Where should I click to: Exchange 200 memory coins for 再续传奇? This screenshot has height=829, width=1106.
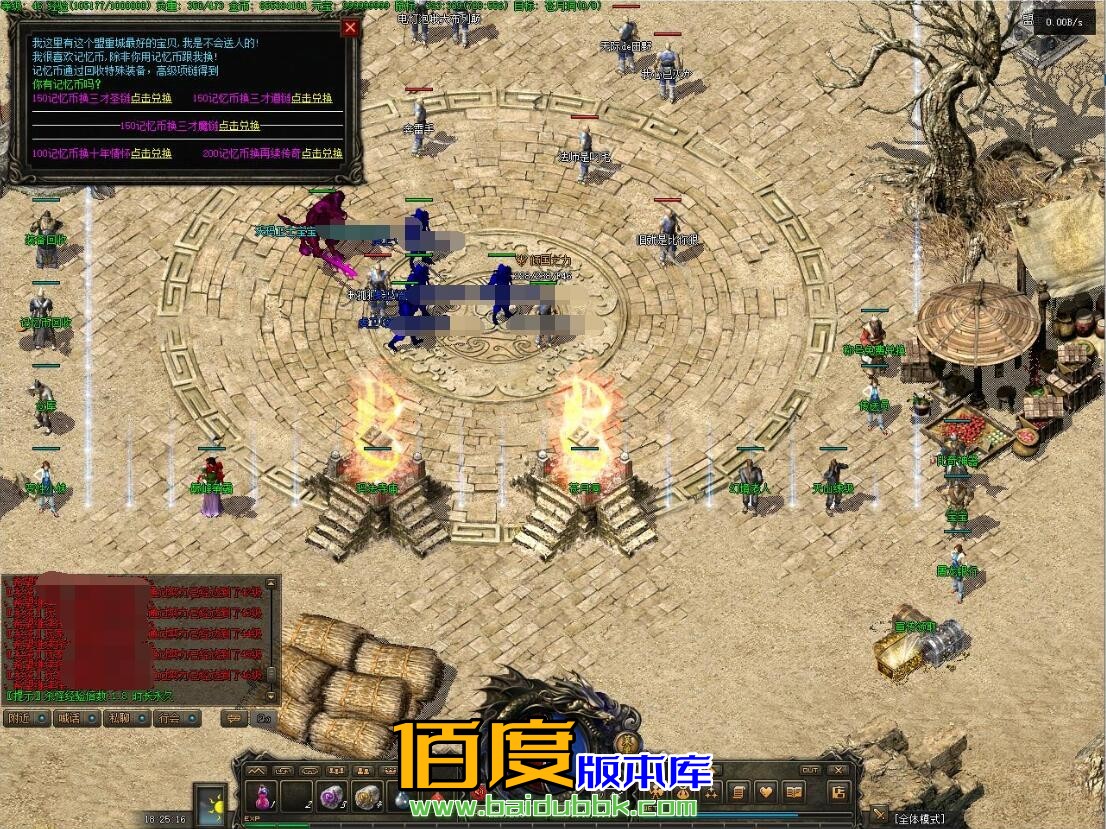pos(322,154)
